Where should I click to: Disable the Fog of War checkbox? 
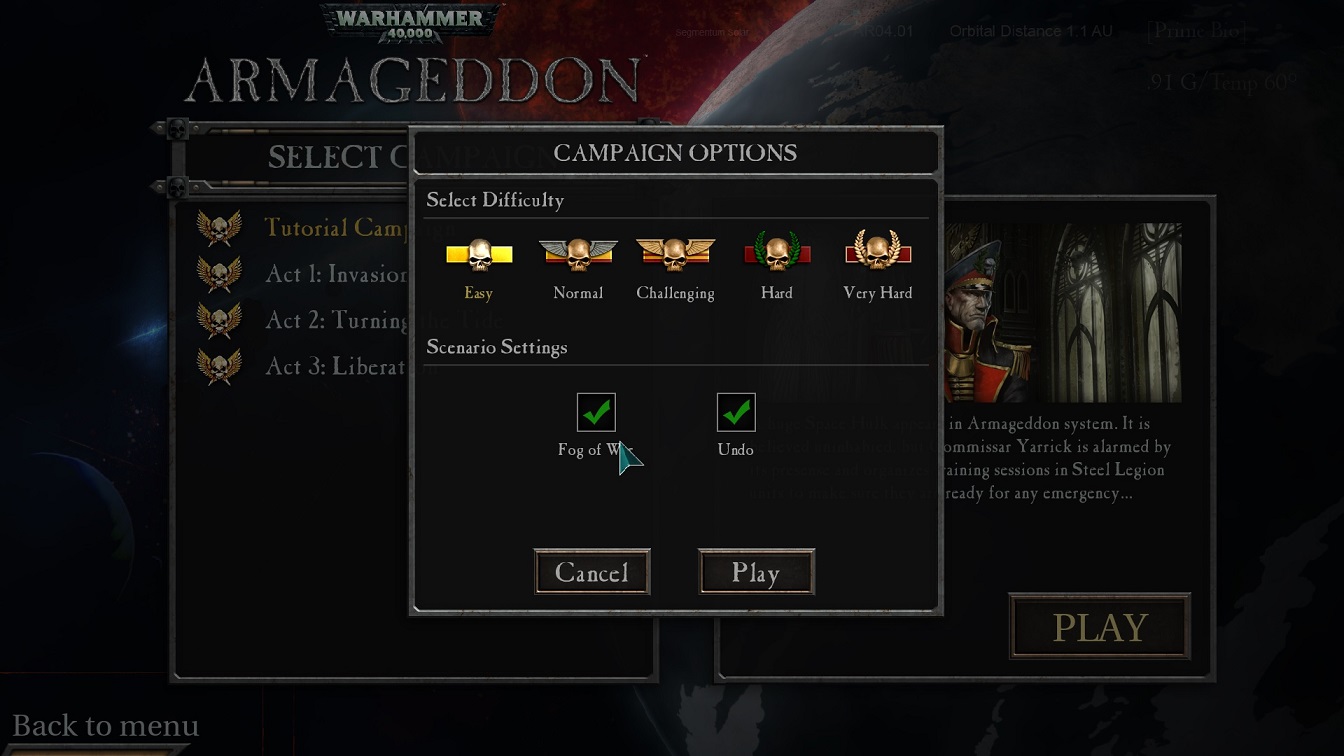pos(598,410)
